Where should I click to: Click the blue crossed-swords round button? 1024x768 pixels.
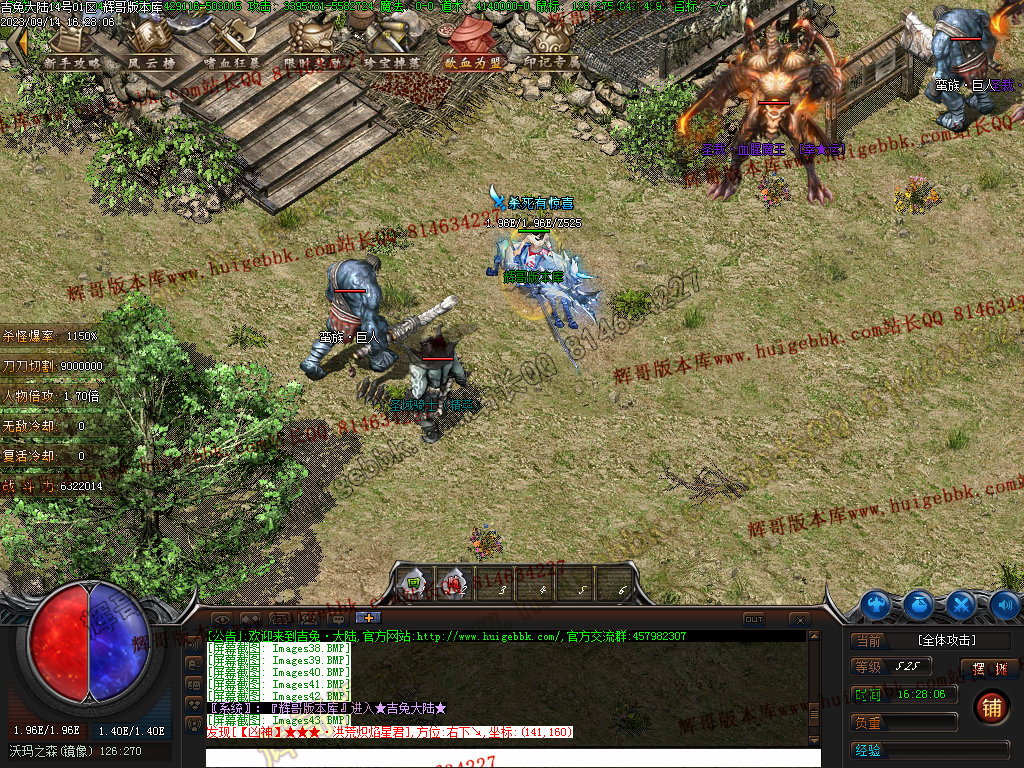click(x=961, y=604)
